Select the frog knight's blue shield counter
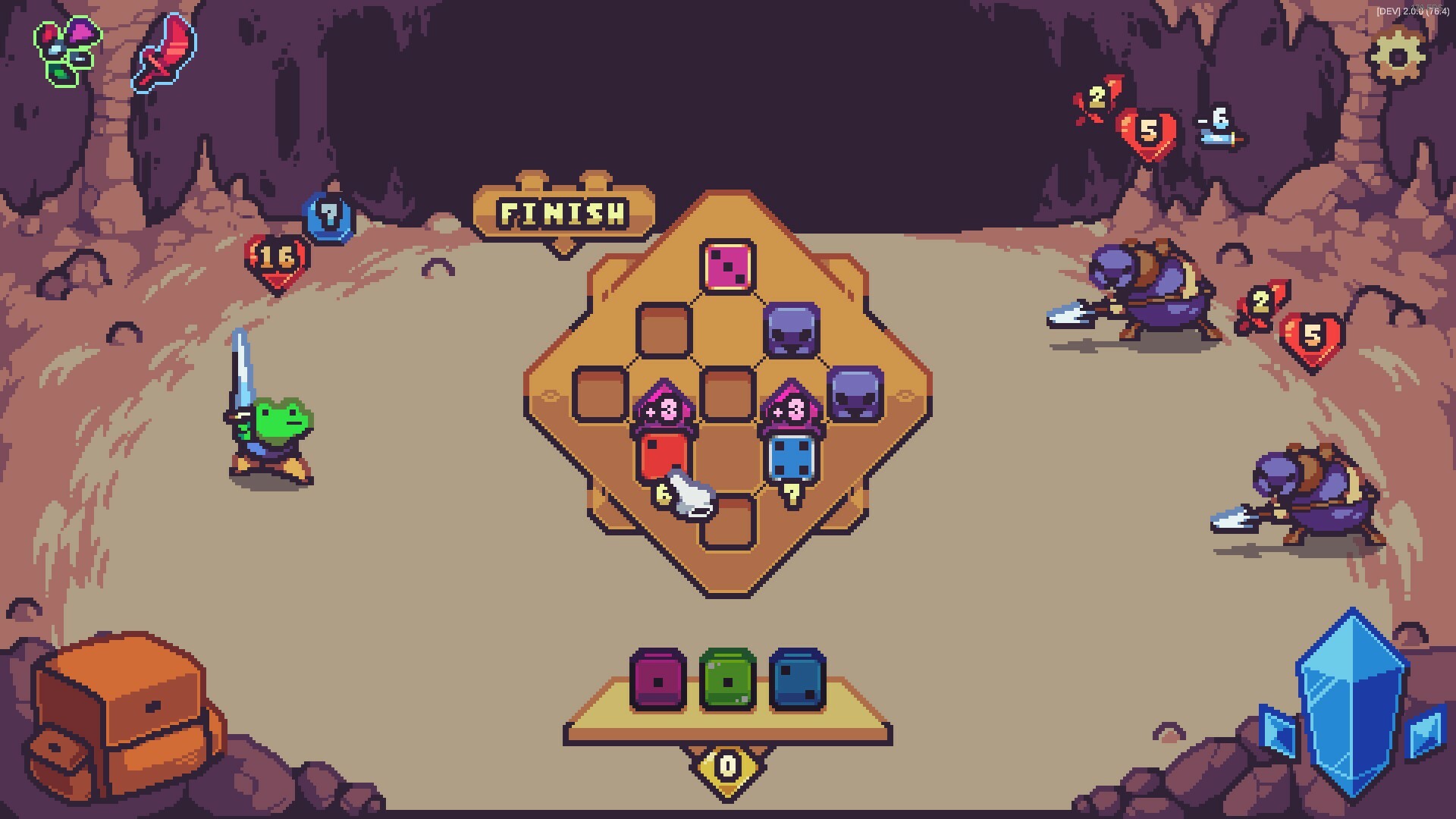The width and height of the screenshot is (1456, 819). [329, 215]
